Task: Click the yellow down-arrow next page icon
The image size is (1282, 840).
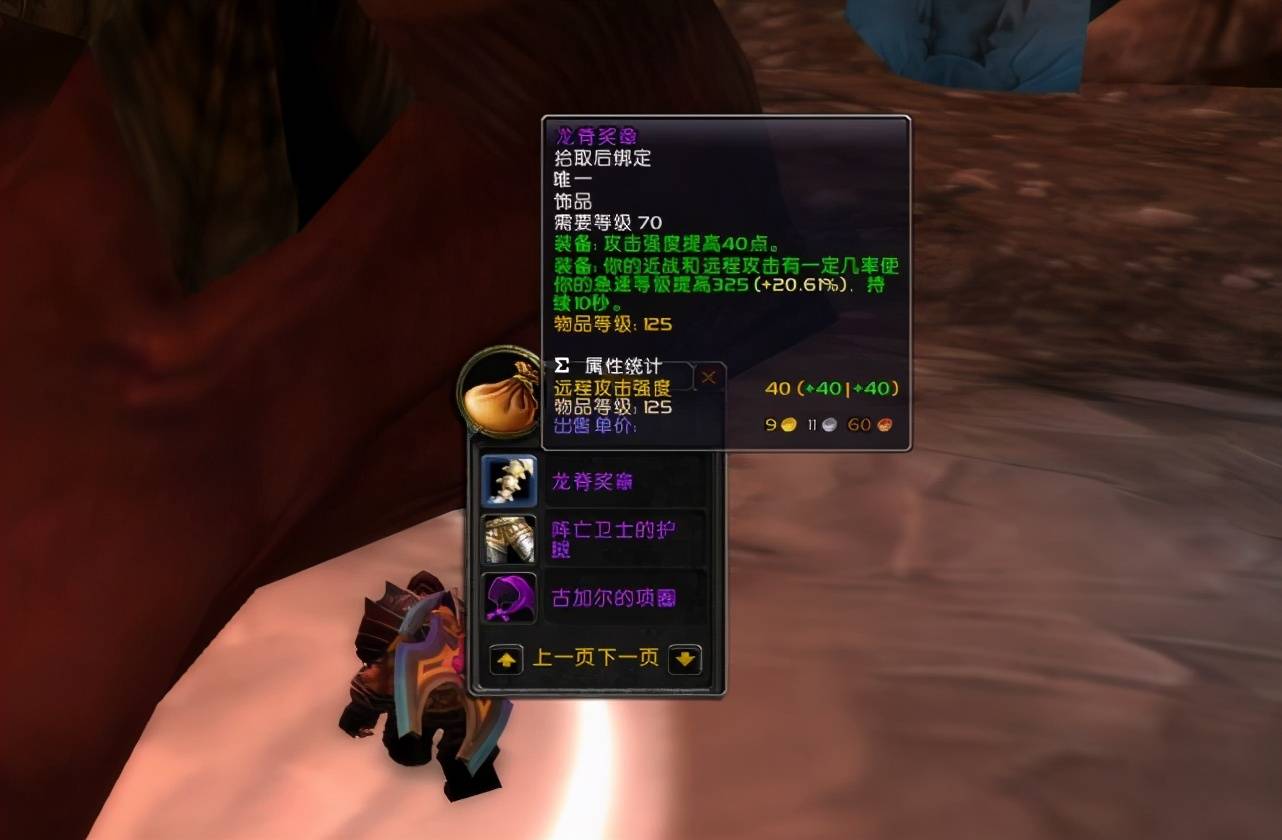Action: pos(685,659)
